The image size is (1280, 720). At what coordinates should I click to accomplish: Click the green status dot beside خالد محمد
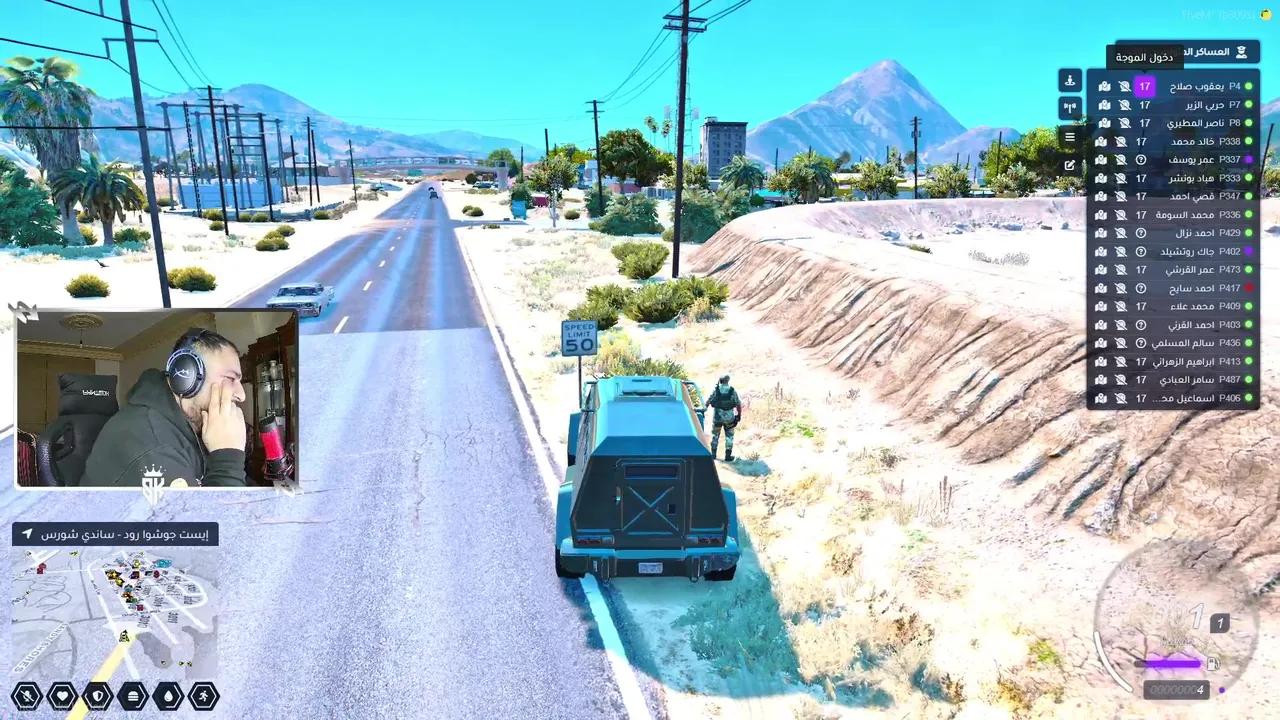(1248, 142)
